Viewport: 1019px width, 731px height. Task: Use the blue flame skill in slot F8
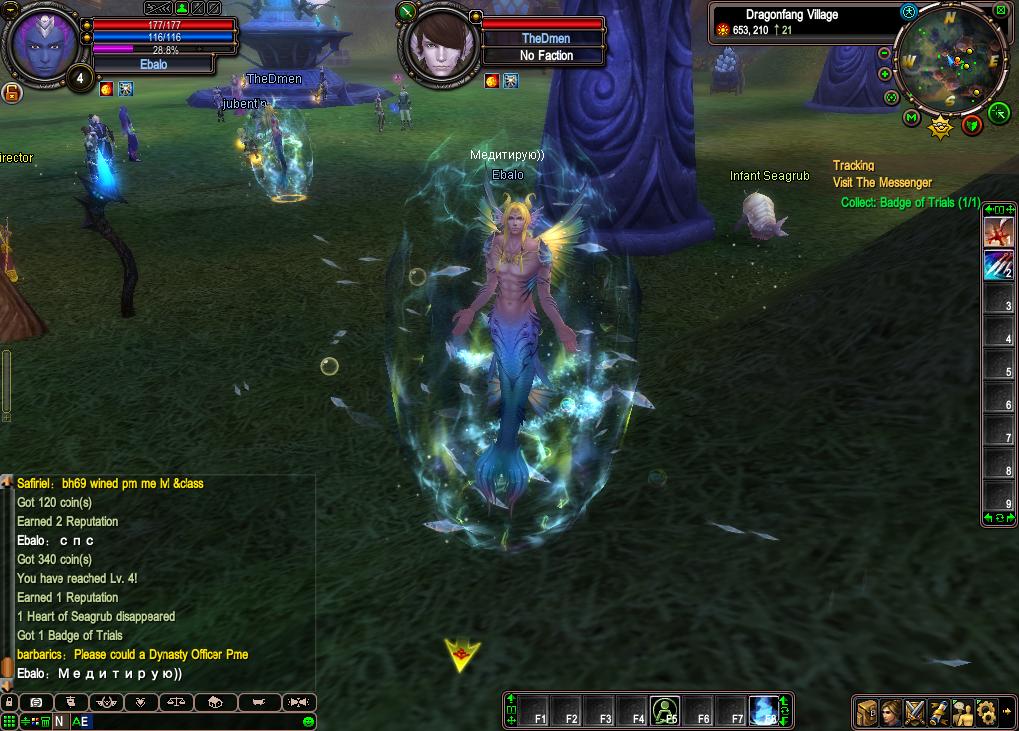[765, 711]
